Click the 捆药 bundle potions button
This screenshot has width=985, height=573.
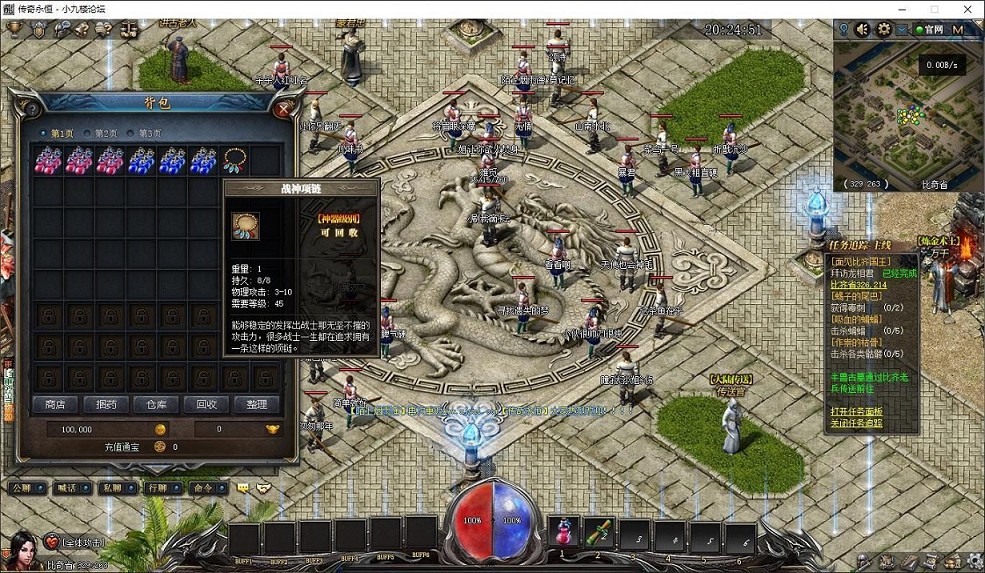pyautogui.click(x=106, y=404)
